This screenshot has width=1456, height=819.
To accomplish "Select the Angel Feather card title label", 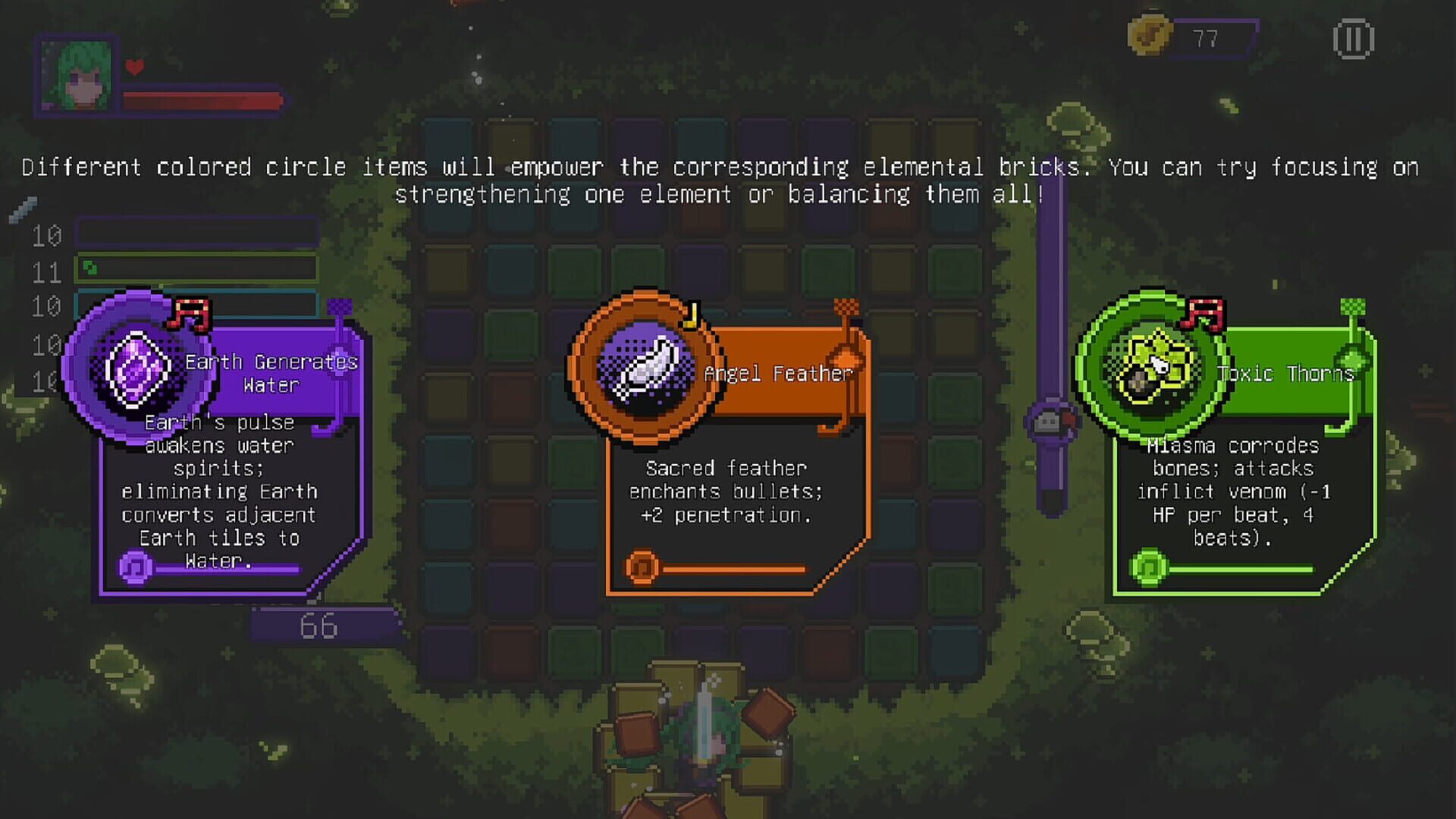I will (x=777, y=373).
